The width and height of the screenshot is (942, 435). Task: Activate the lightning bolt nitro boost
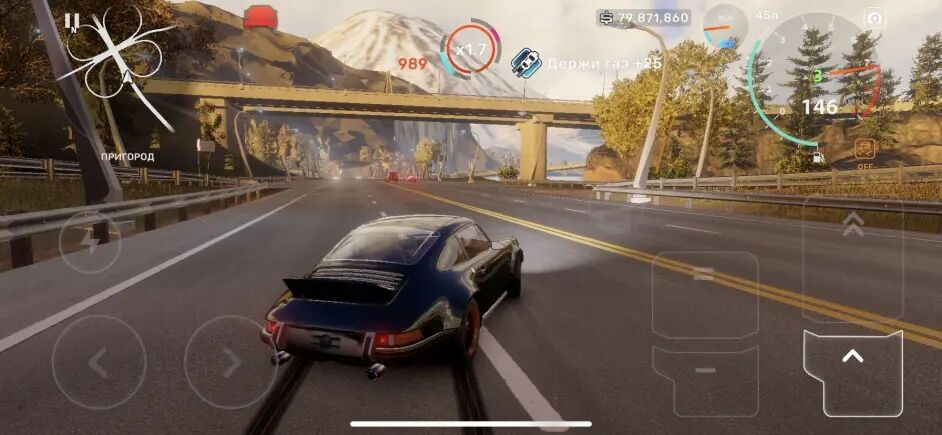tap(90, 242)
